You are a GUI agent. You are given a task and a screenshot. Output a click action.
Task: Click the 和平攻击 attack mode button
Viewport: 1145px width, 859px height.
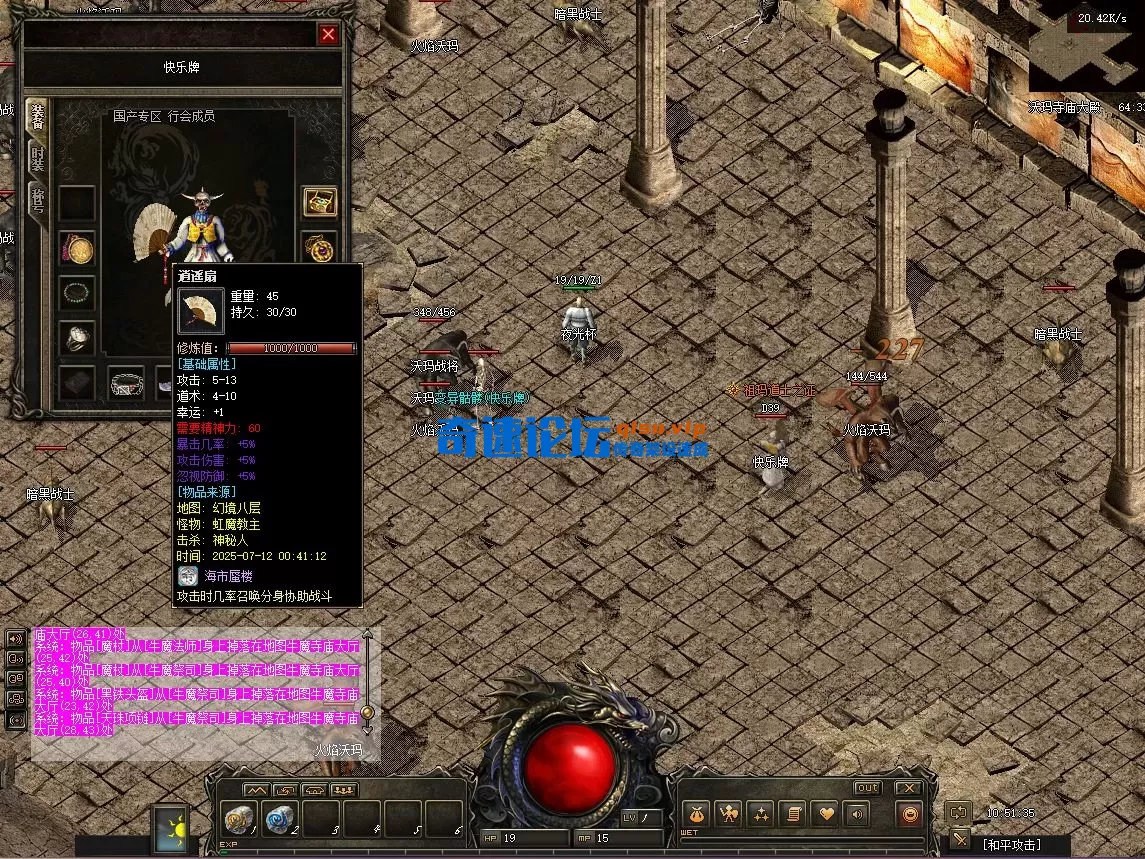click(x=1011, y=845)
